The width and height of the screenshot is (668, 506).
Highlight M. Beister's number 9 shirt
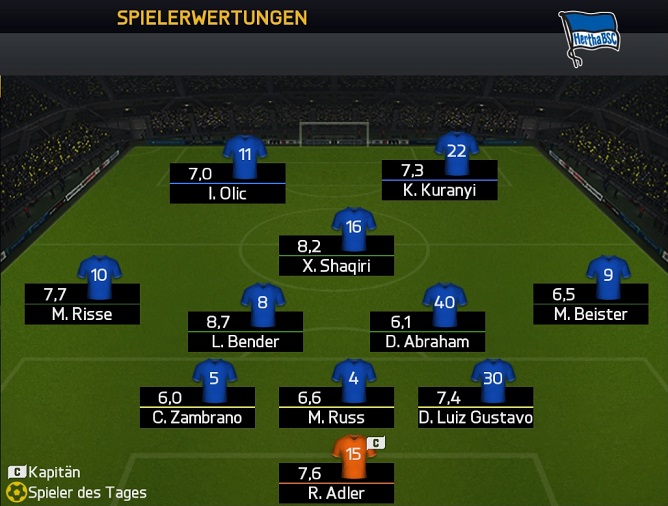[x=608, y=276]
